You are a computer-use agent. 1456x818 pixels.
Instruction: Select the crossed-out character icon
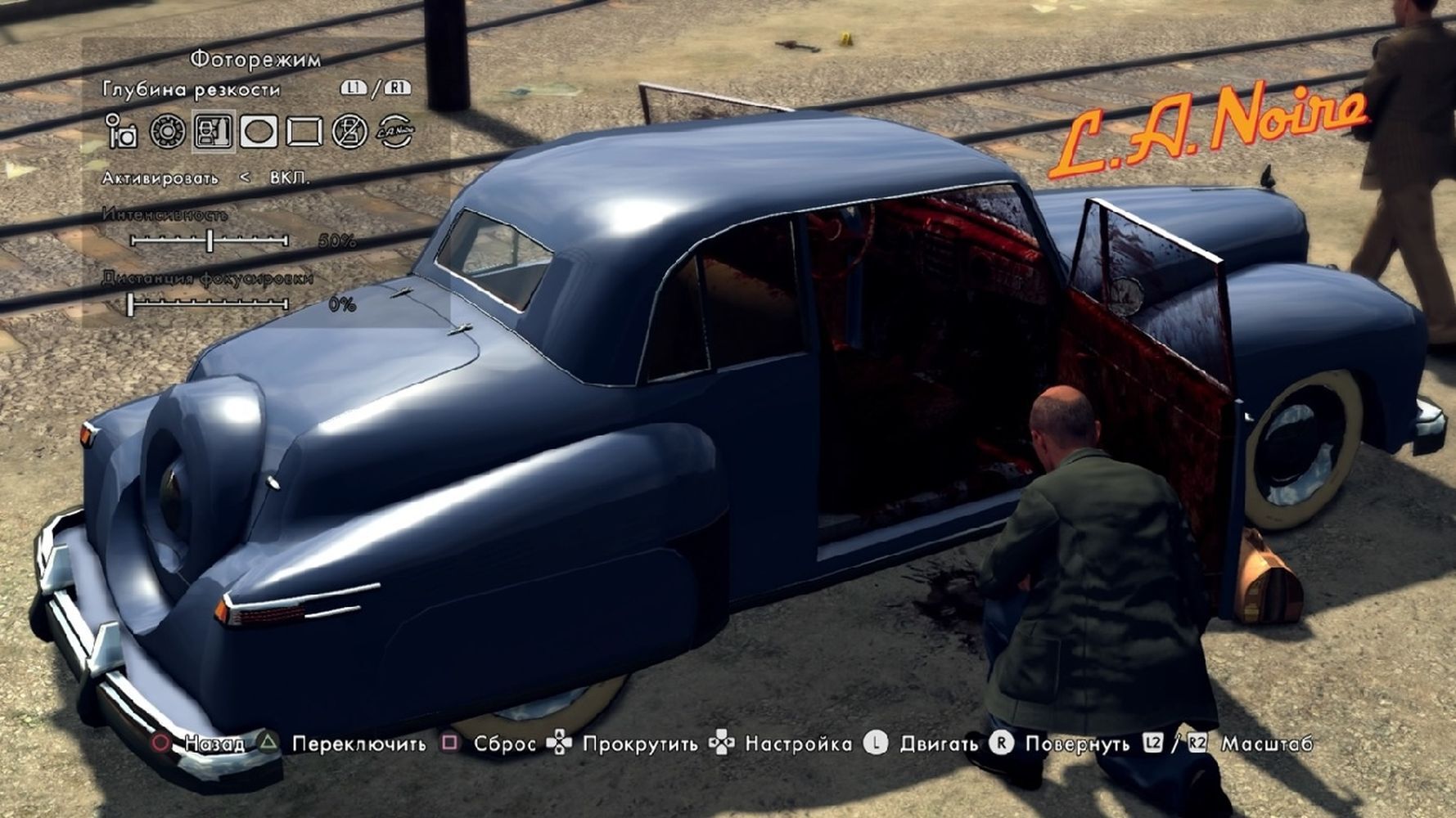click(x=349, y=132)
